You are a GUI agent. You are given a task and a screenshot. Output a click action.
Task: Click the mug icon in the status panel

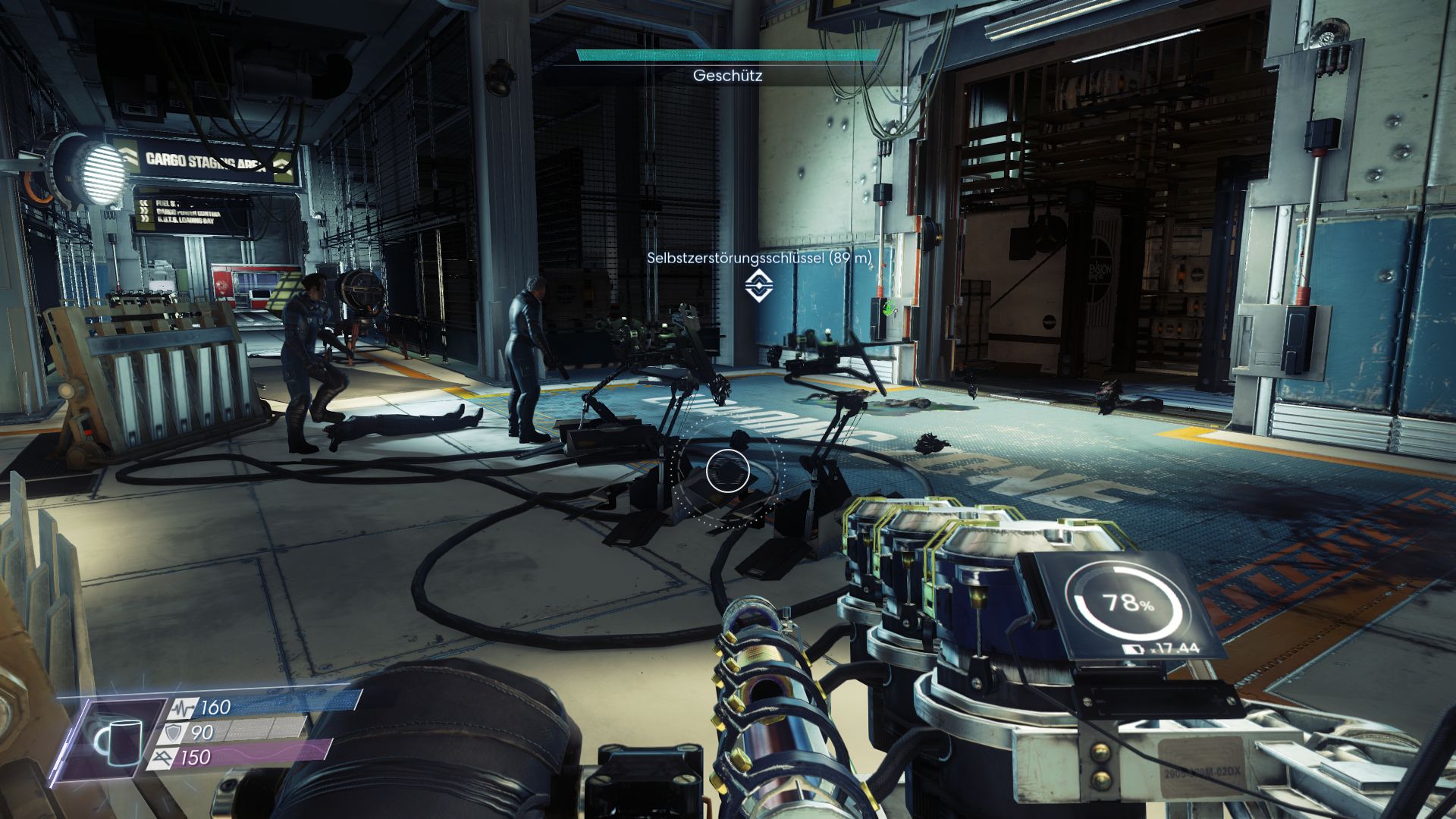(119, 740)
